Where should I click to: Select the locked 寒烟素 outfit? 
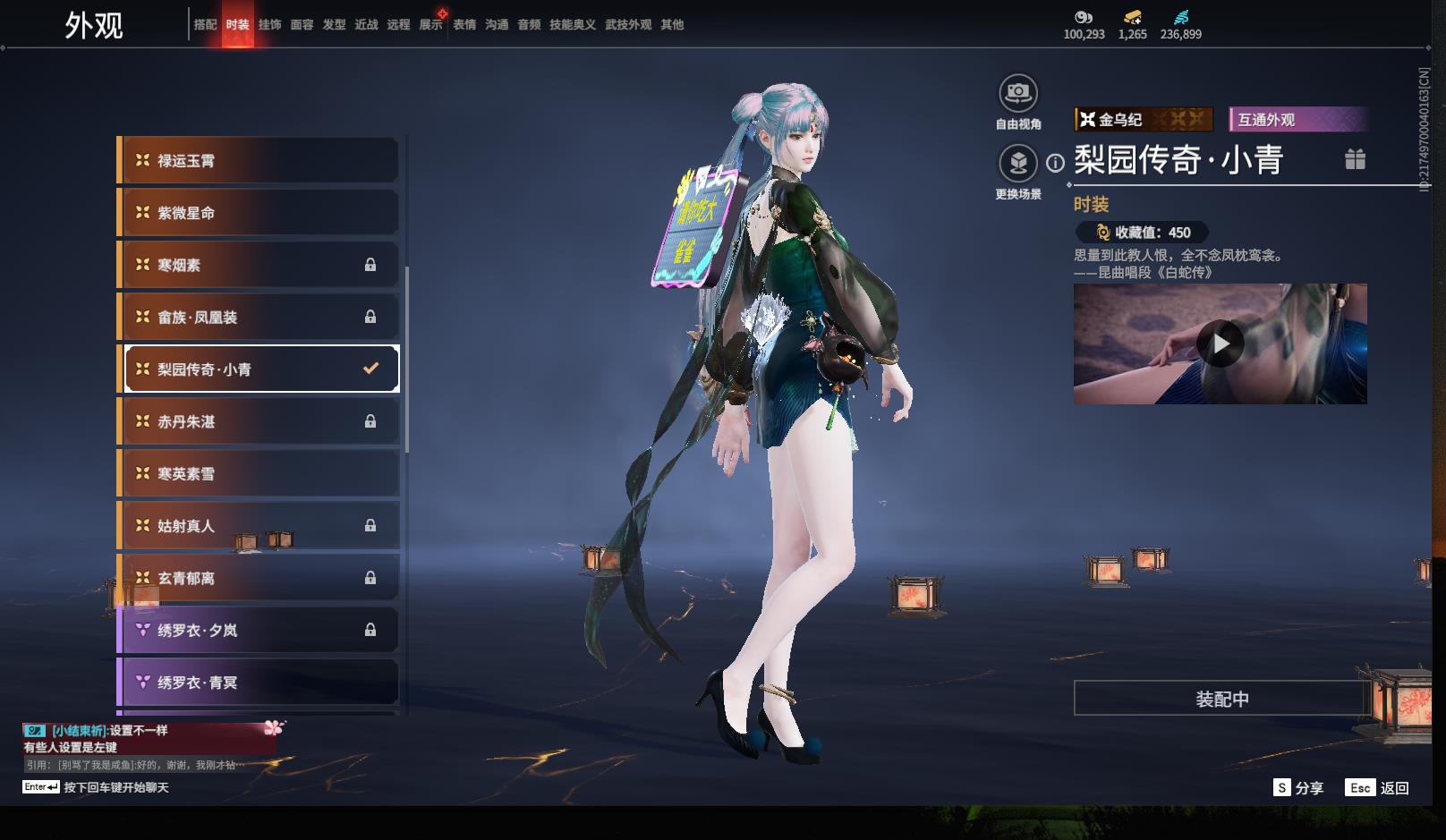coord(259,265)
